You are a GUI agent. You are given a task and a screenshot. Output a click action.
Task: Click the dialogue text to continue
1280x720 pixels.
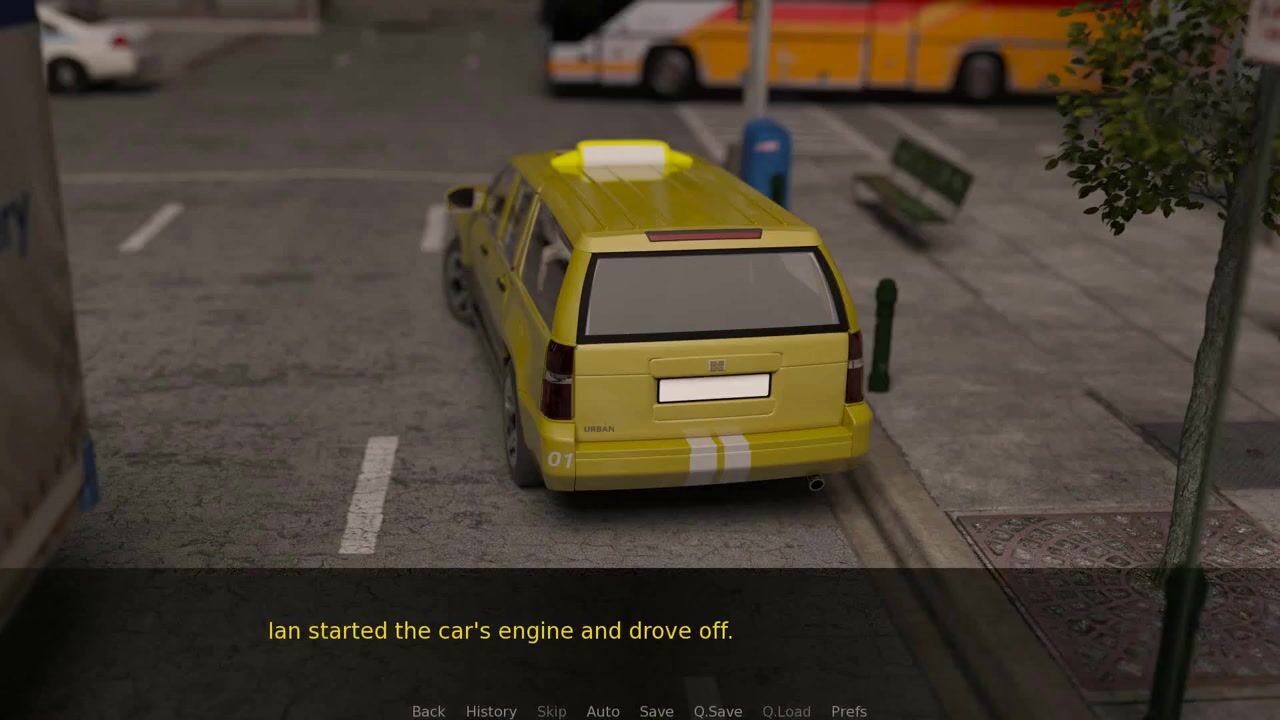[500, 631]
